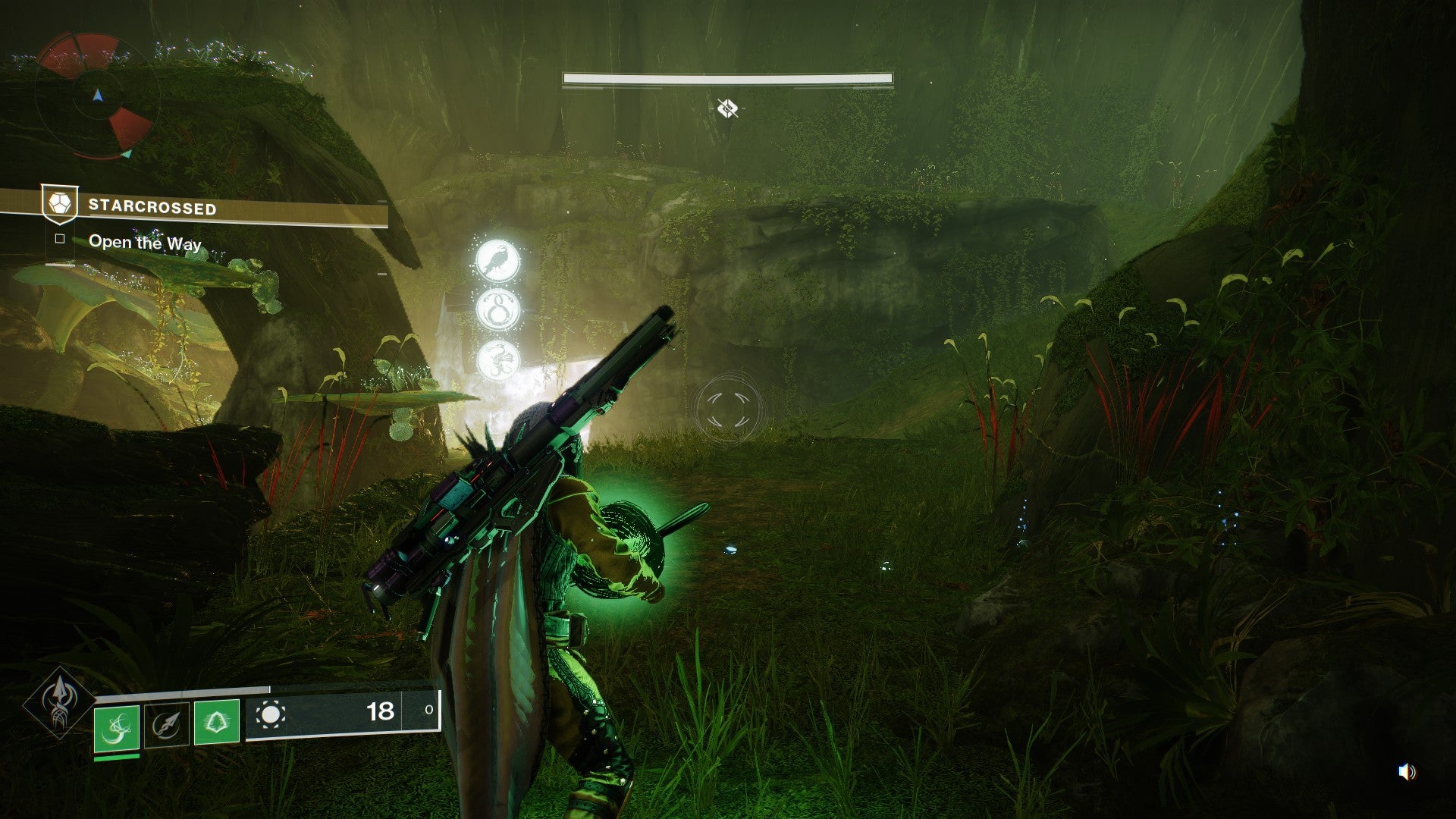Tick the Open the Way objective checkbox
This screenshot has height=819, width=1456.
[60, 240]
